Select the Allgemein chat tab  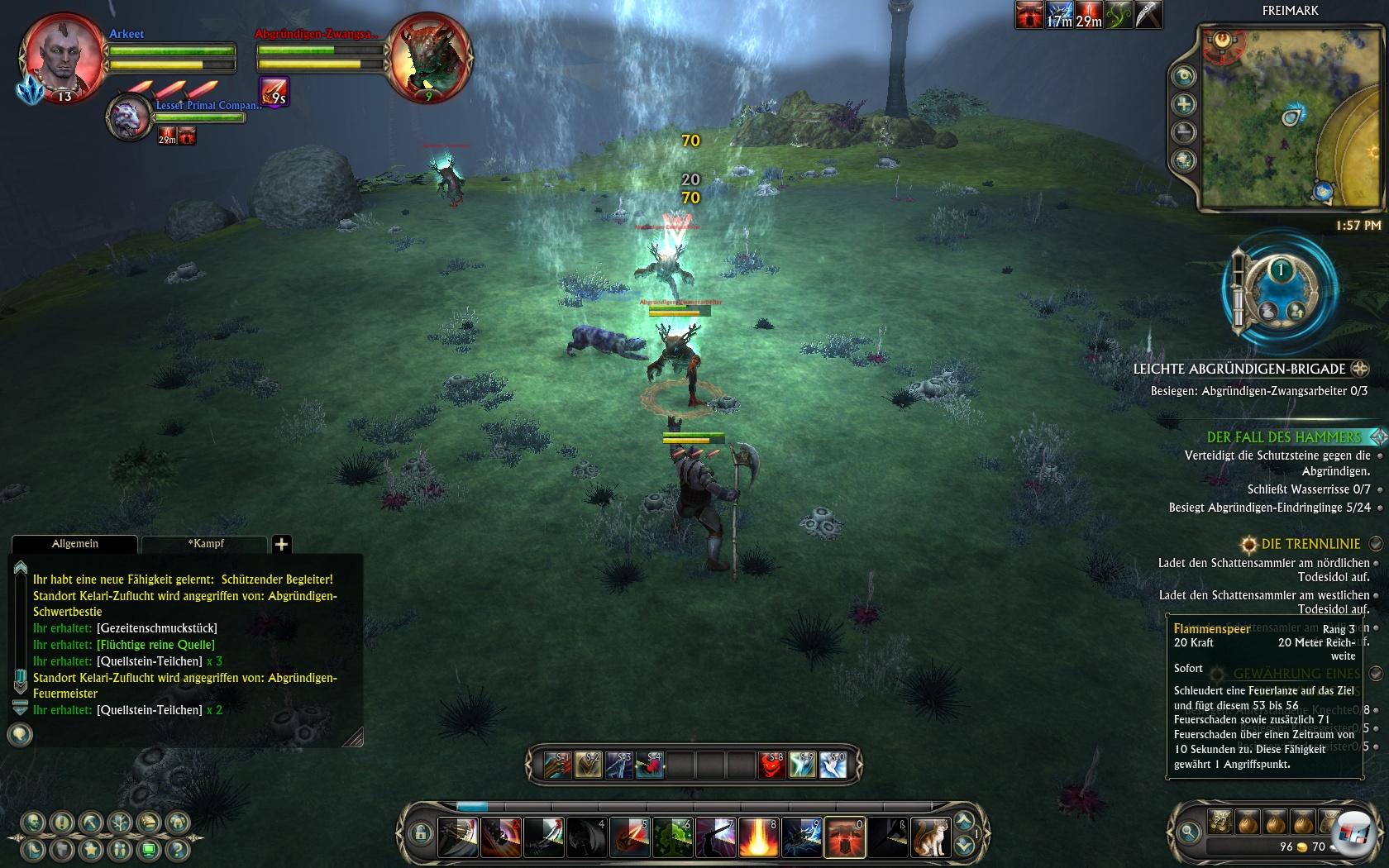(x=74, y=544)
